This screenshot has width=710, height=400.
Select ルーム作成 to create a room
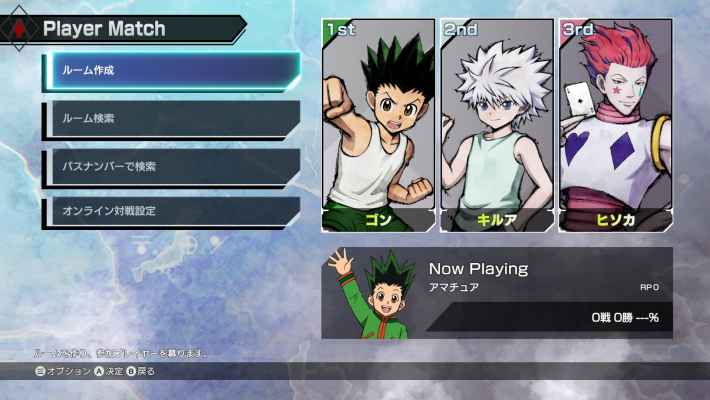pyautogui.click(x=171, y=71)
